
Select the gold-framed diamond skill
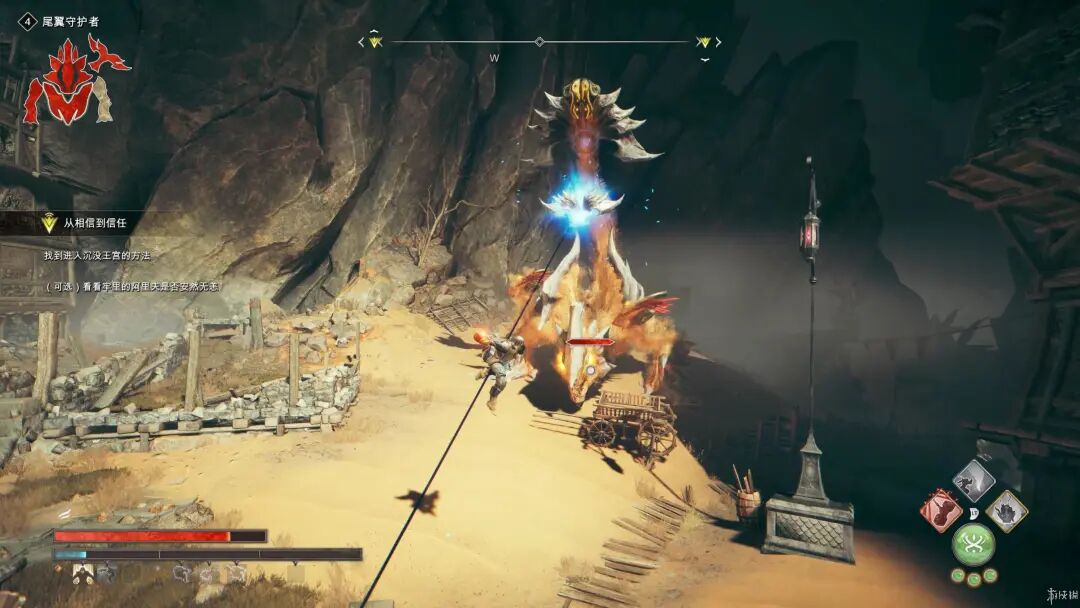(1006, 510)
